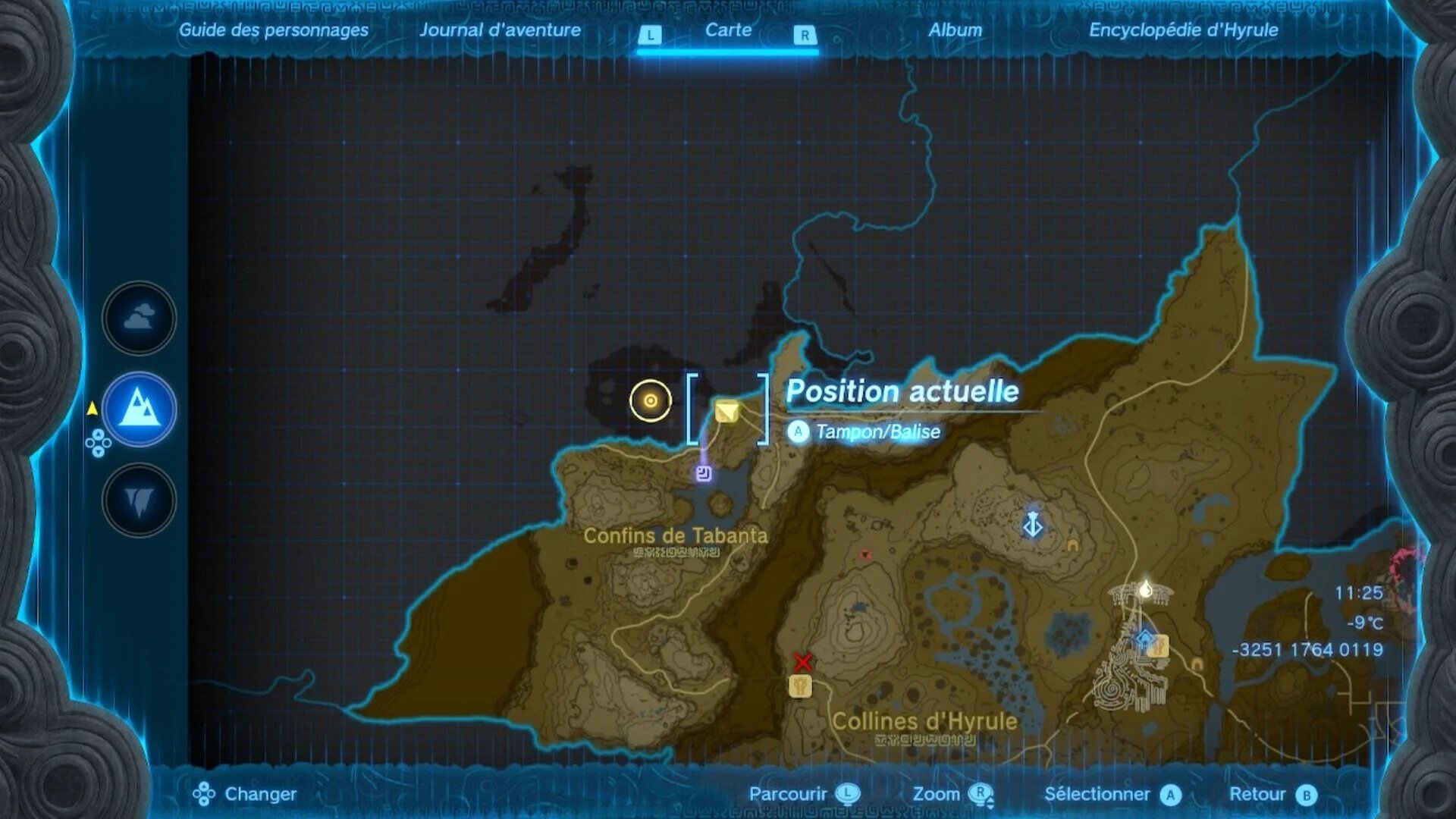This screenshot has height=819, width=1456.
Task: Click the shrine icon near the stable
Action: 1145,639
